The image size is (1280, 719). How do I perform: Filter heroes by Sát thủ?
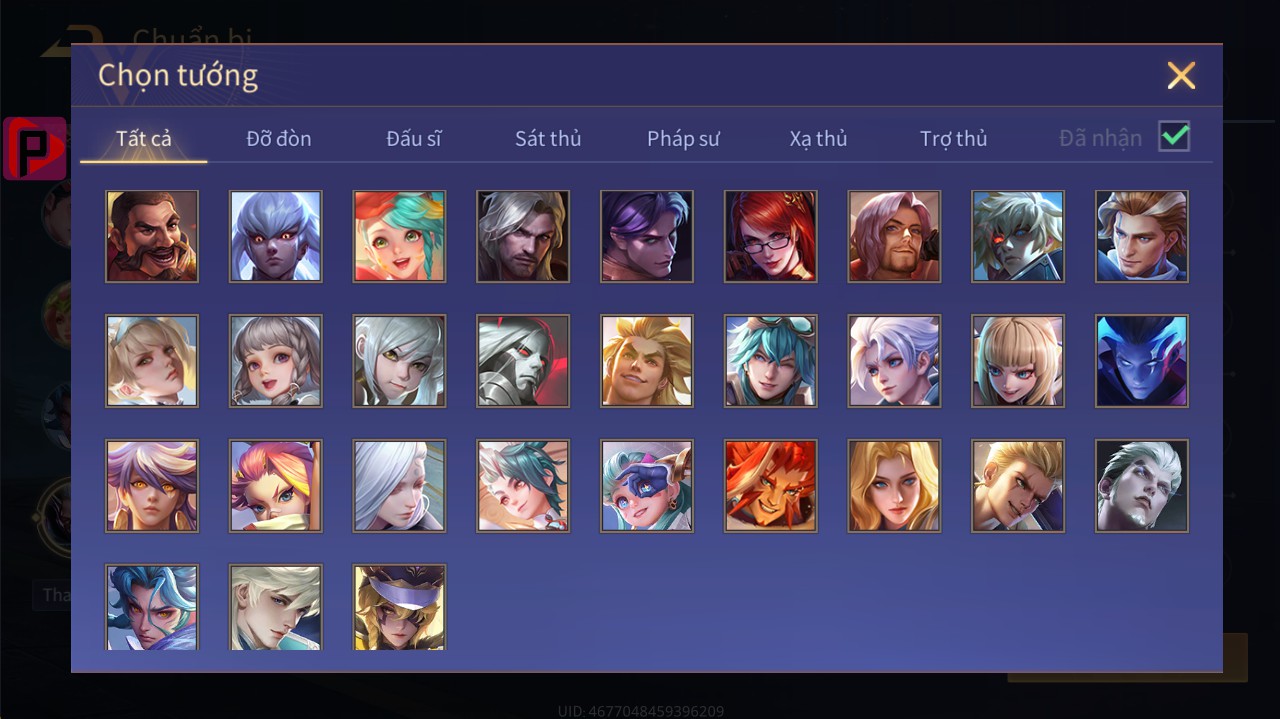pyautogui.click(x=548, y=138)
